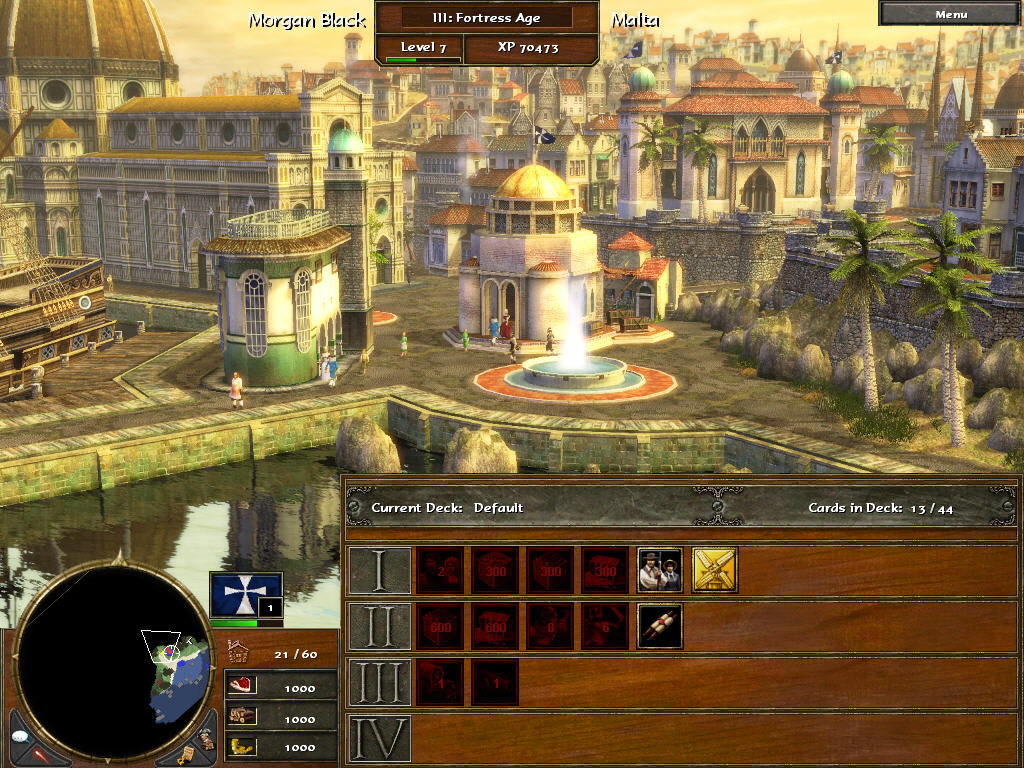The width and height of the screenshot is (1024, 768).
Task: Click the Current Deck Default header bar
Action: 680,508
